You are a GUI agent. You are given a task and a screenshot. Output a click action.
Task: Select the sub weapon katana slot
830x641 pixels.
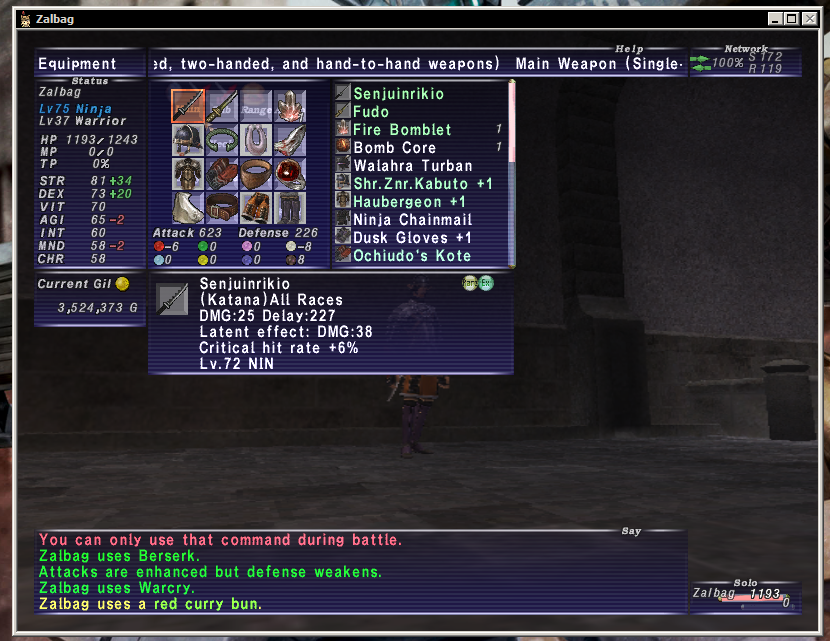pyautogui.click(x=222, y=106)
